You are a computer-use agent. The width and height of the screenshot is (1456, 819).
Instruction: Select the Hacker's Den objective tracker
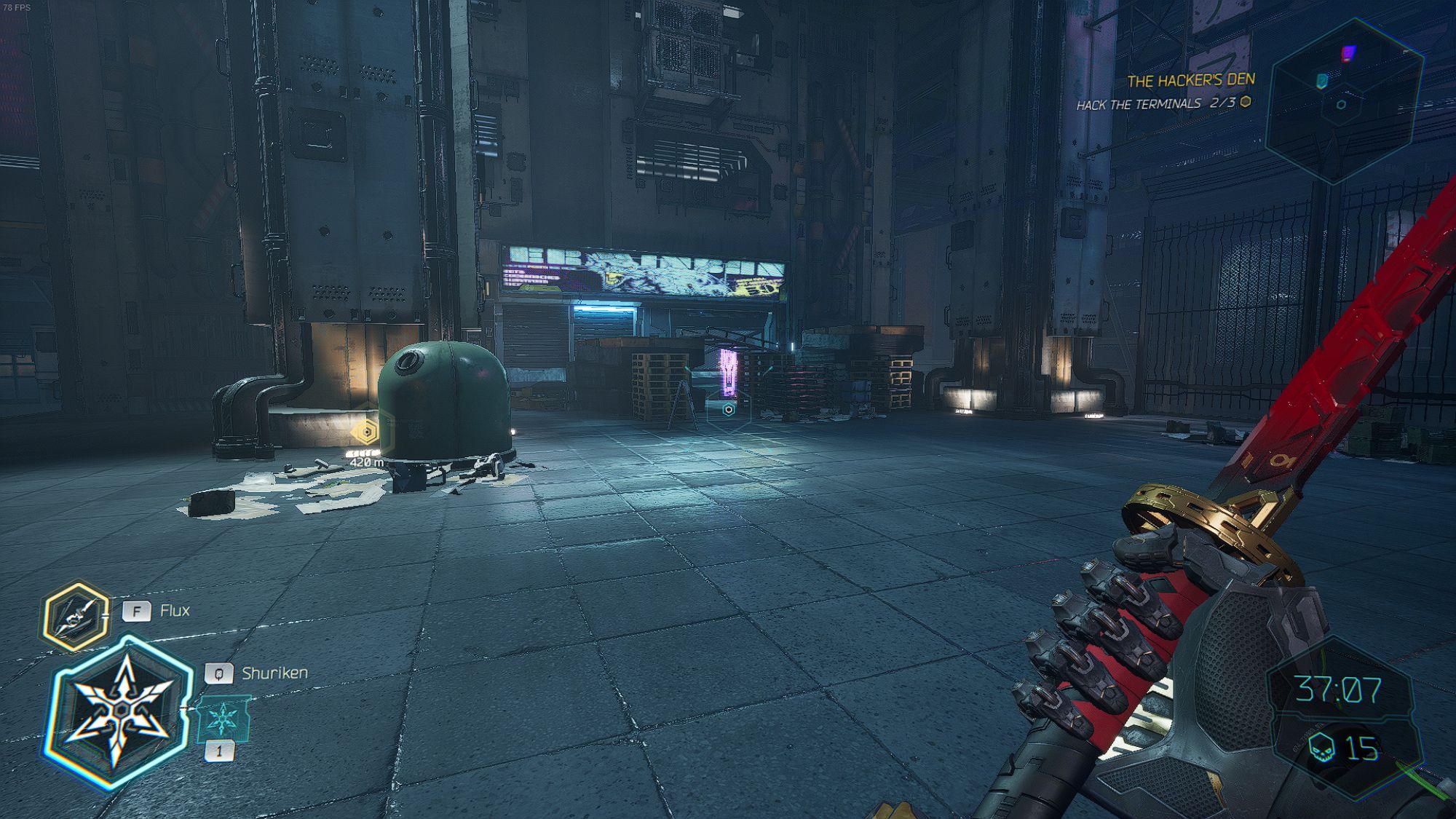click(1166, 91)
